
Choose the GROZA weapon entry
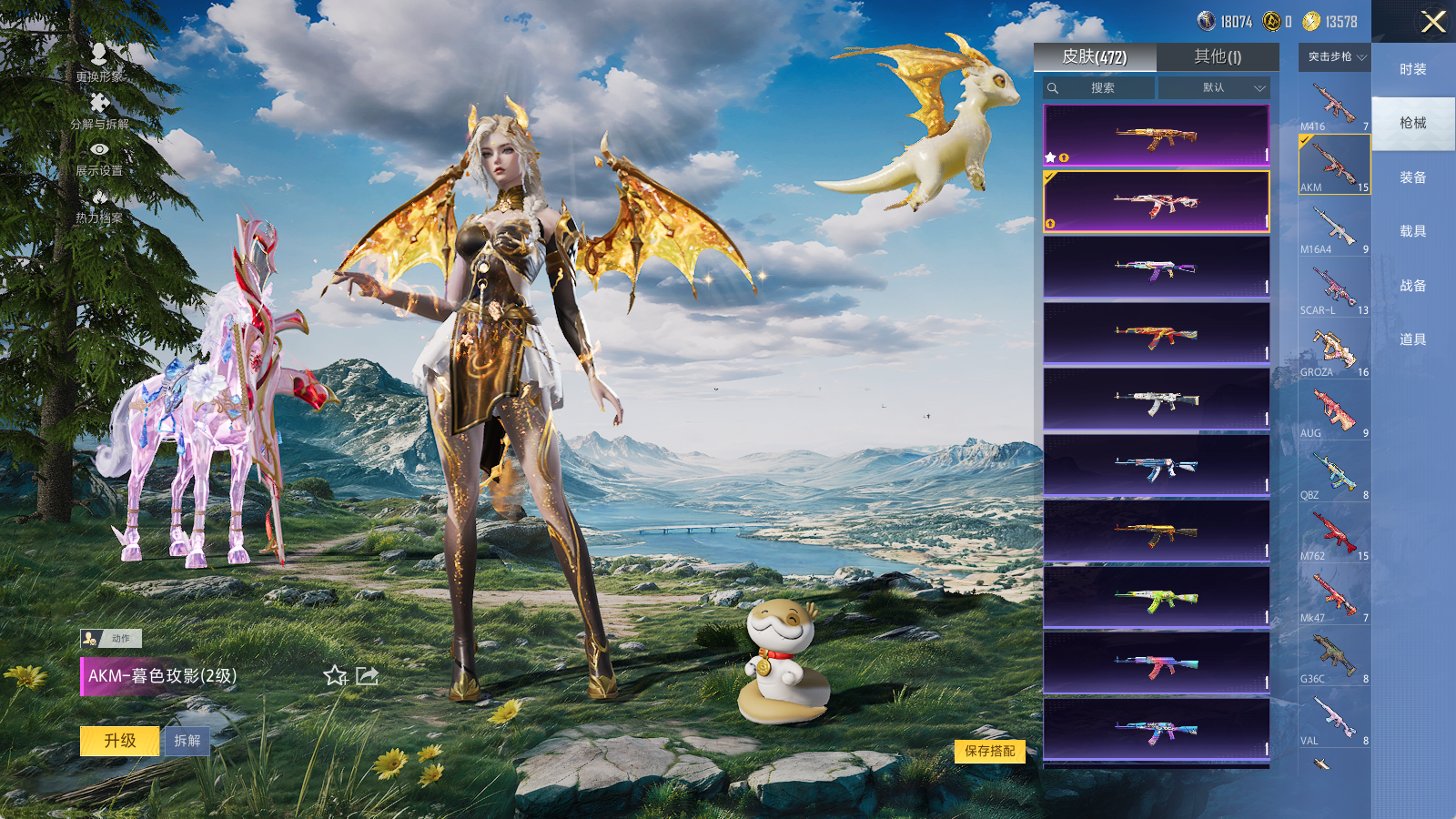1334,351
